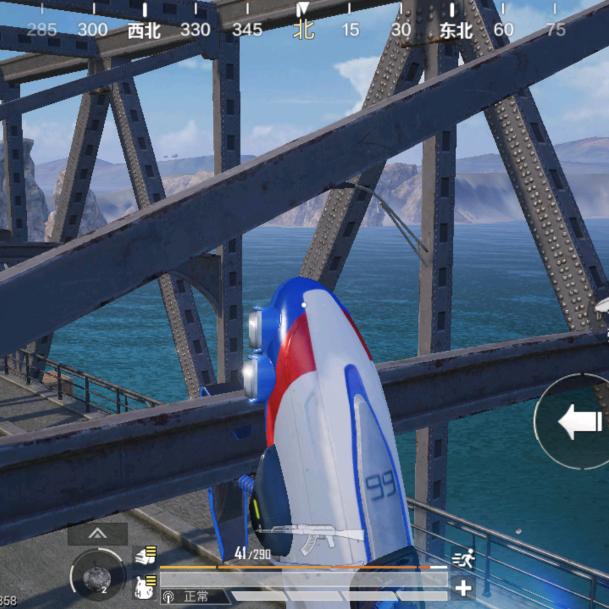This screenshot has width=609, height=609.
Task: Select the grenade throwable slot
Action: pos(97,577)
